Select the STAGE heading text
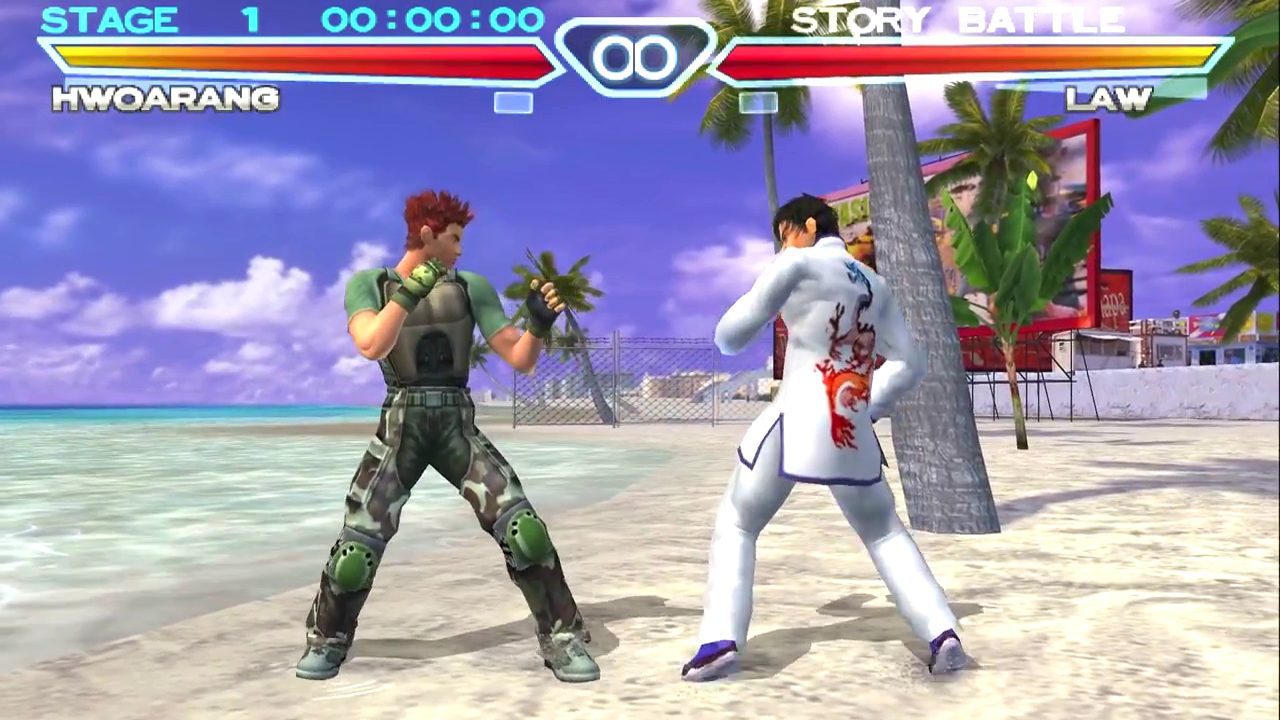Screen dimensions: 1280x720 pos(112,19)
